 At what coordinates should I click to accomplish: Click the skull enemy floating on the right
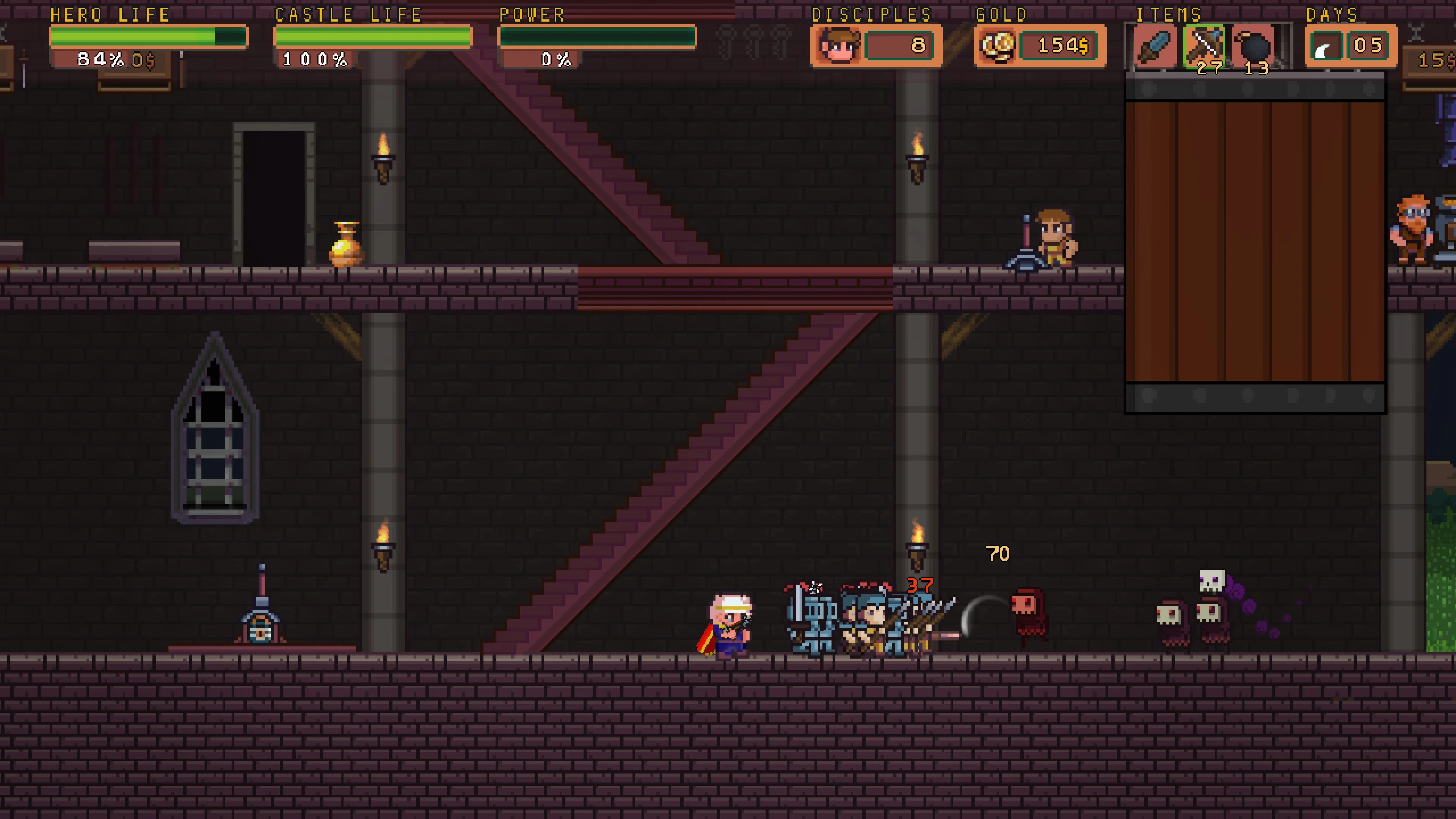(1213, 582)
